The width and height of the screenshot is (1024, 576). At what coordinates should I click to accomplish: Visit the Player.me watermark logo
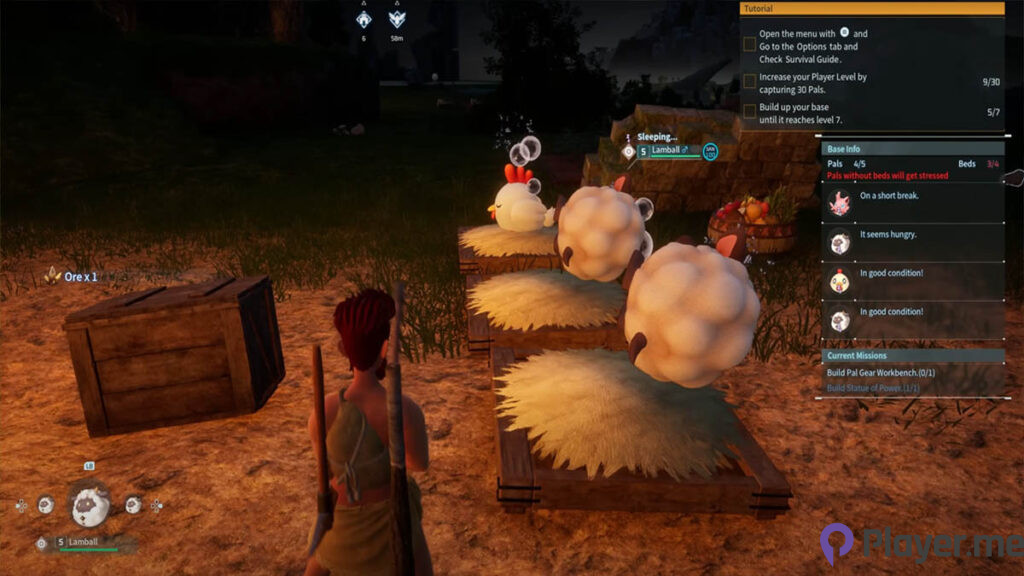pyautogui.click(x=920, y=545)
